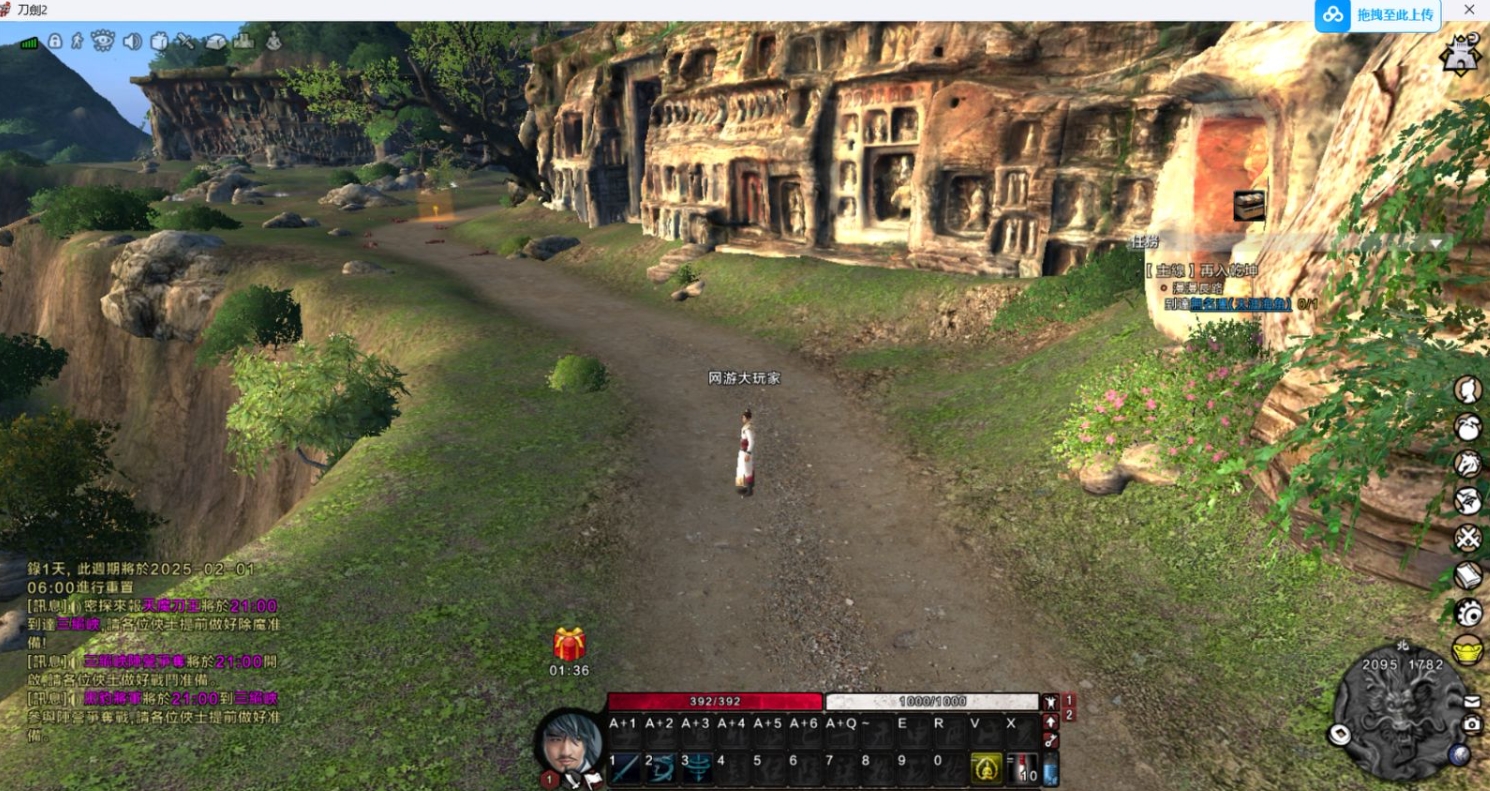The width and height of the screenshot is (1490, 791).
Task: Take a screenshot with the camera icon
Action: (x=1472, y=724)
